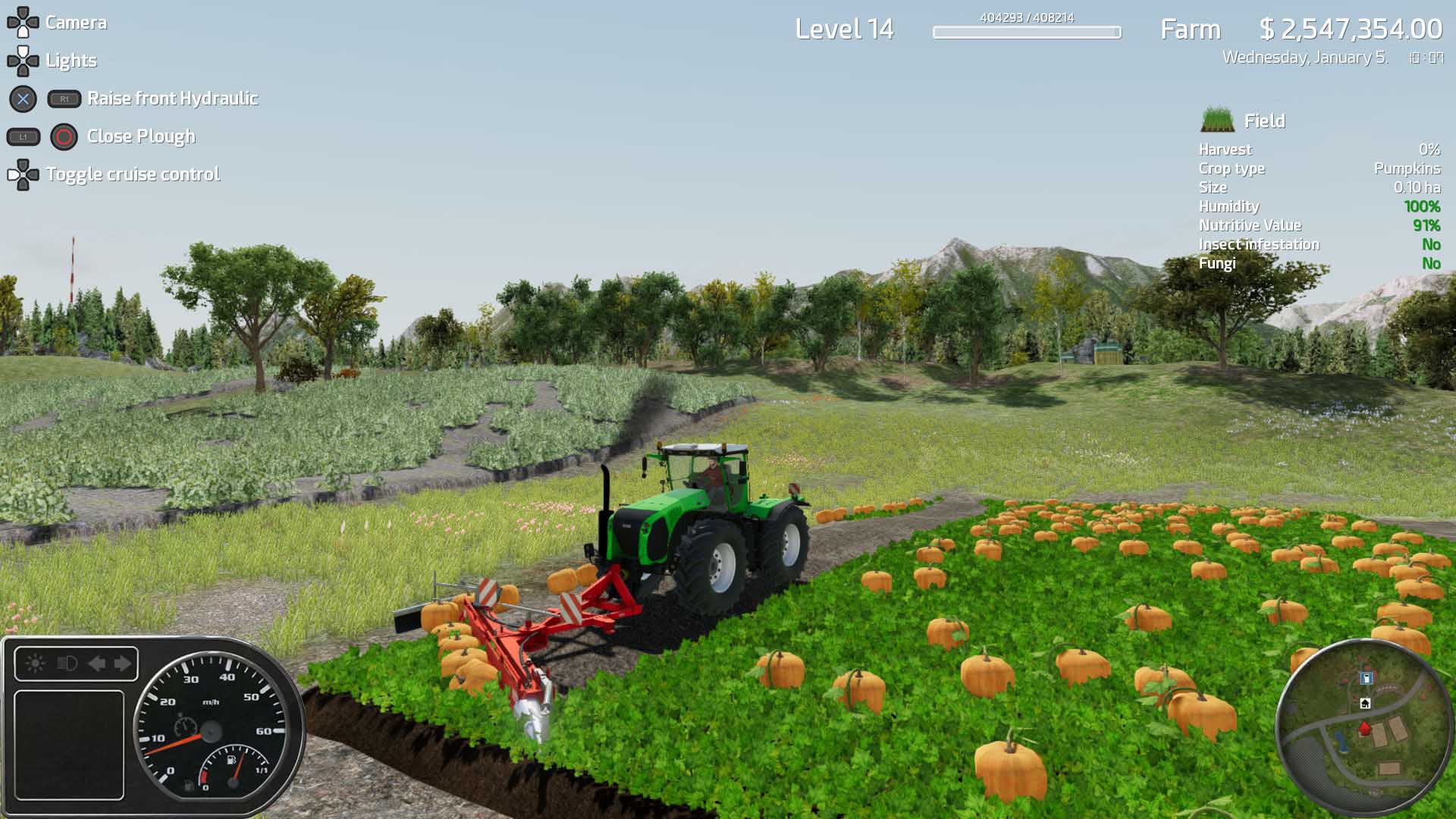Select the Level 14 header
The height and width of the screenshot is (819, 1456).
click(x=847, y=28)
